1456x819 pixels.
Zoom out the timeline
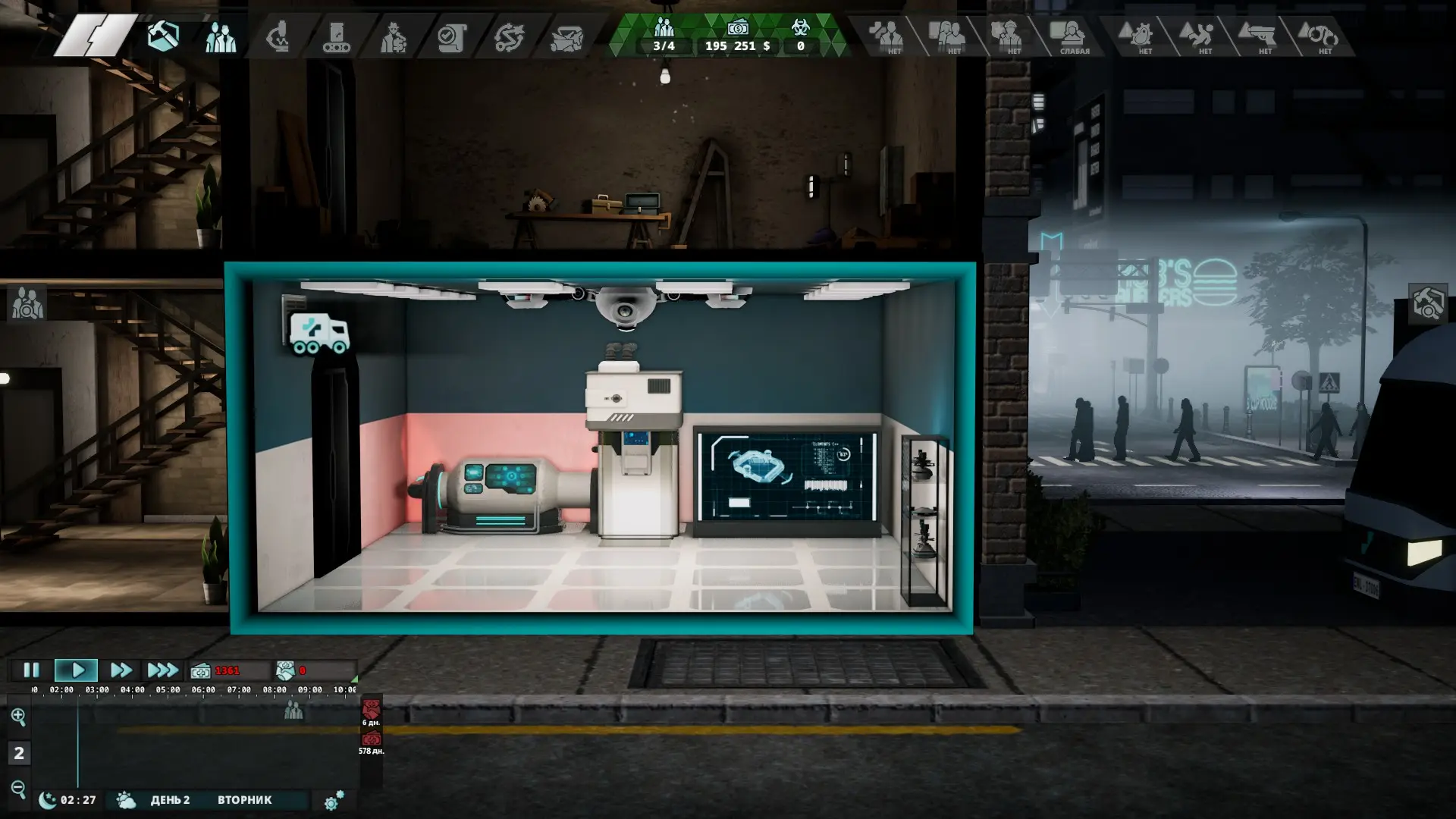click(18, 789)
